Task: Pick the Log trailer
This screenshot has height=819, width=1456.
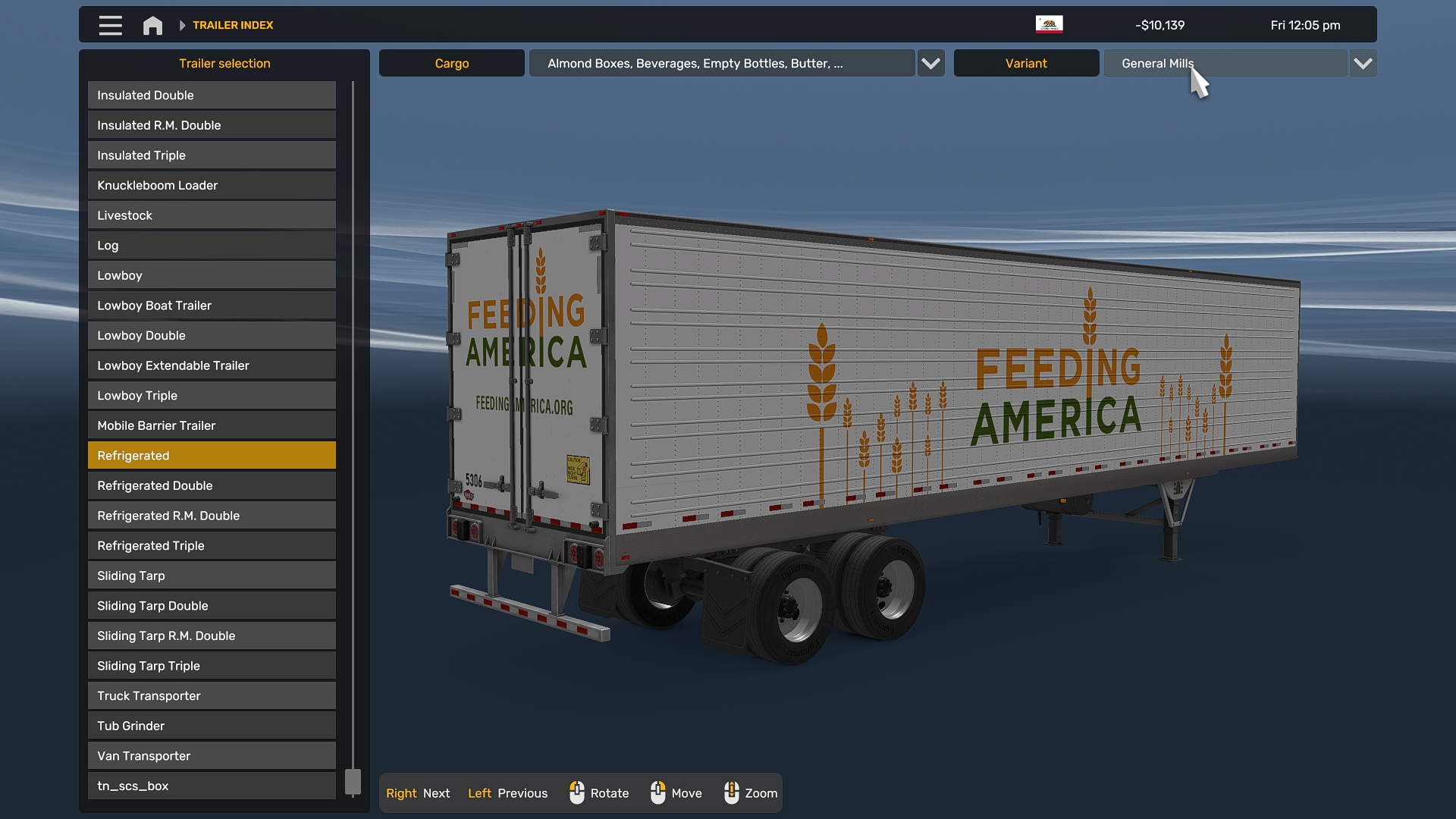Action: [212, 246]
